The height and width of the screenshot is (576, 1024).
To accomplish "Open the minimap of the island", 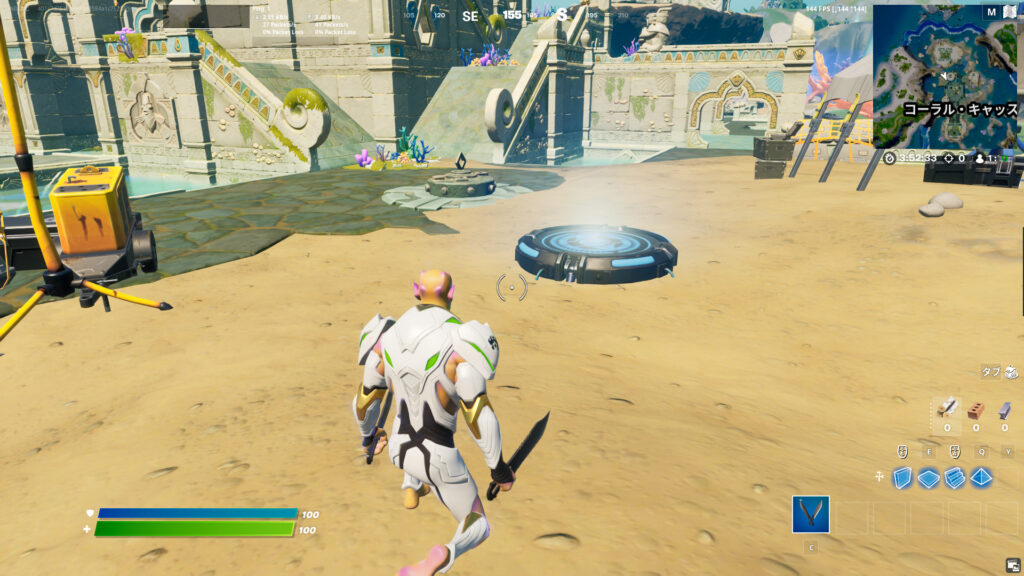I will pos(945,76).
